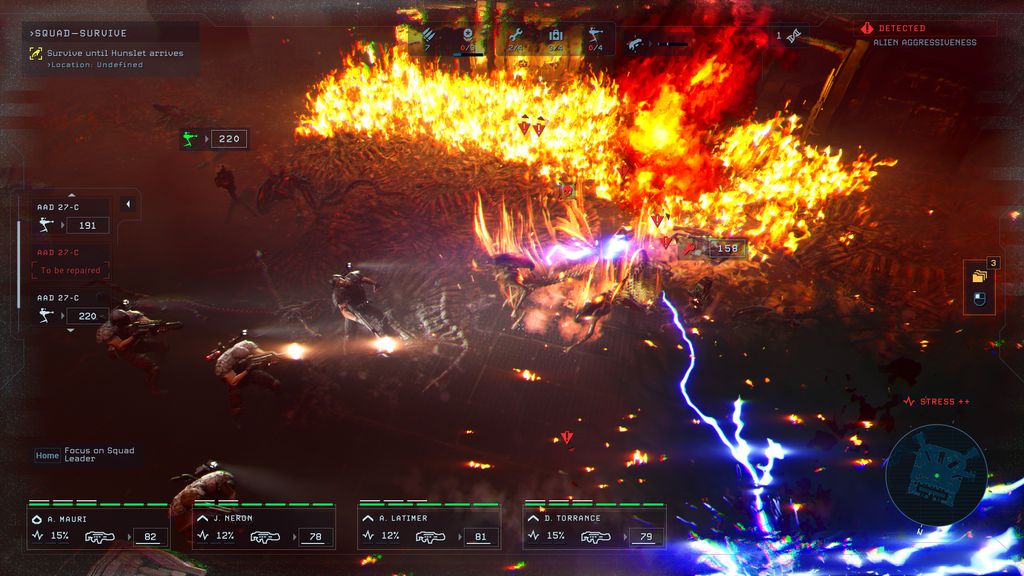Image resolution: width=1024 pixels, height=576 pixels.
Task: Select the sentry marked To be repaired
Action: (x=70, y=264)
